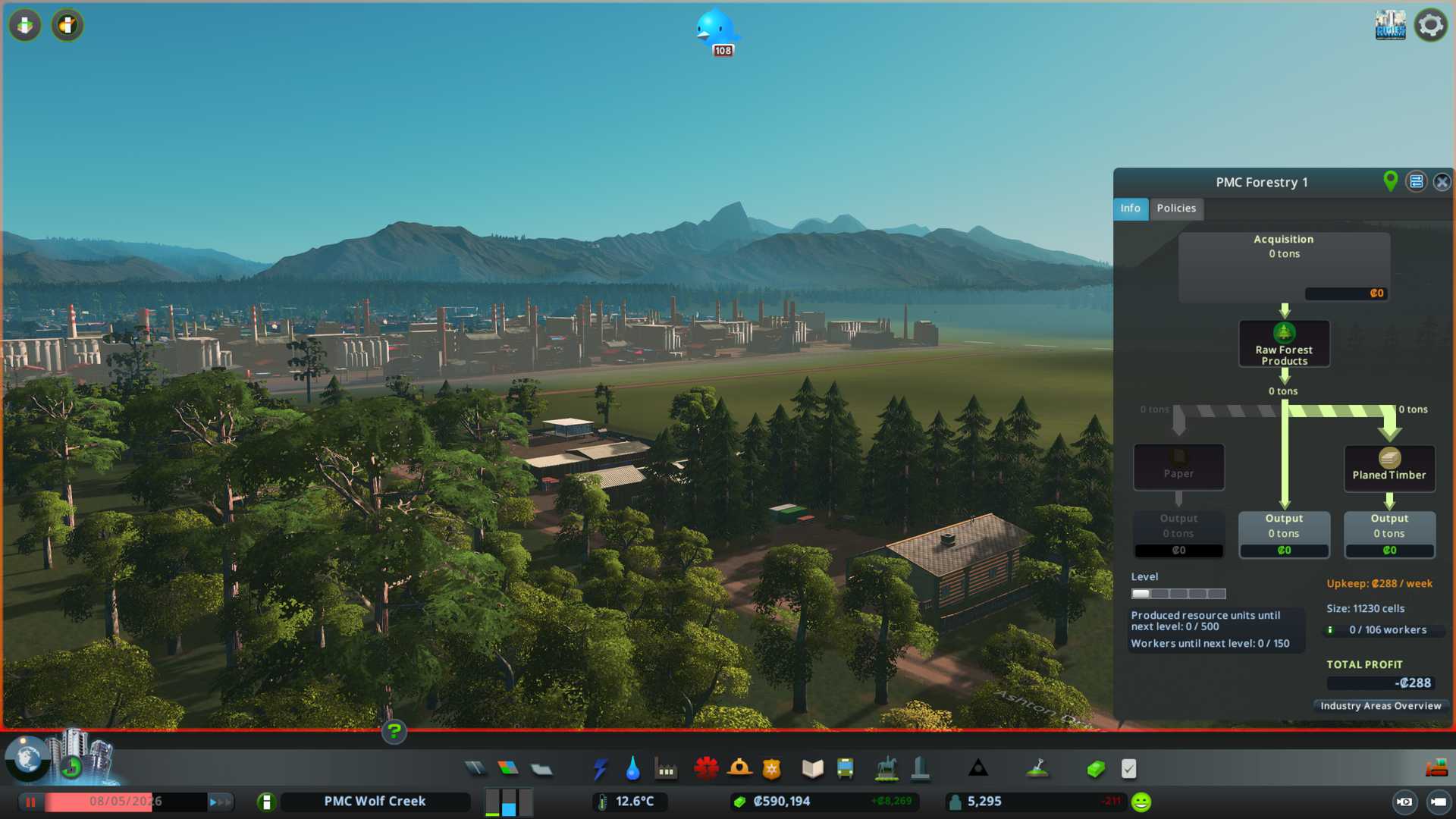This screenshot has width=1456, height=819.
Task: Open the settings gear menu
Action: pos(1430,25)
